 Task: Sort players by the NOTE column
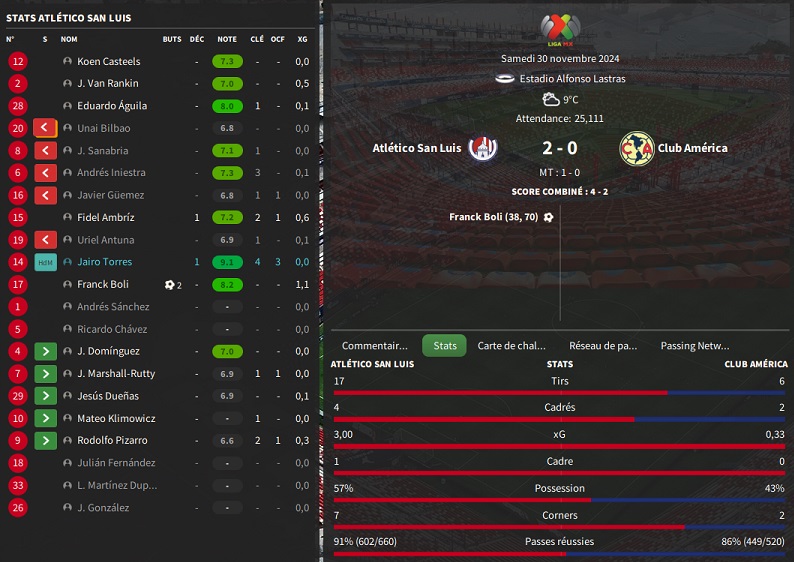(x=227, y=39)
